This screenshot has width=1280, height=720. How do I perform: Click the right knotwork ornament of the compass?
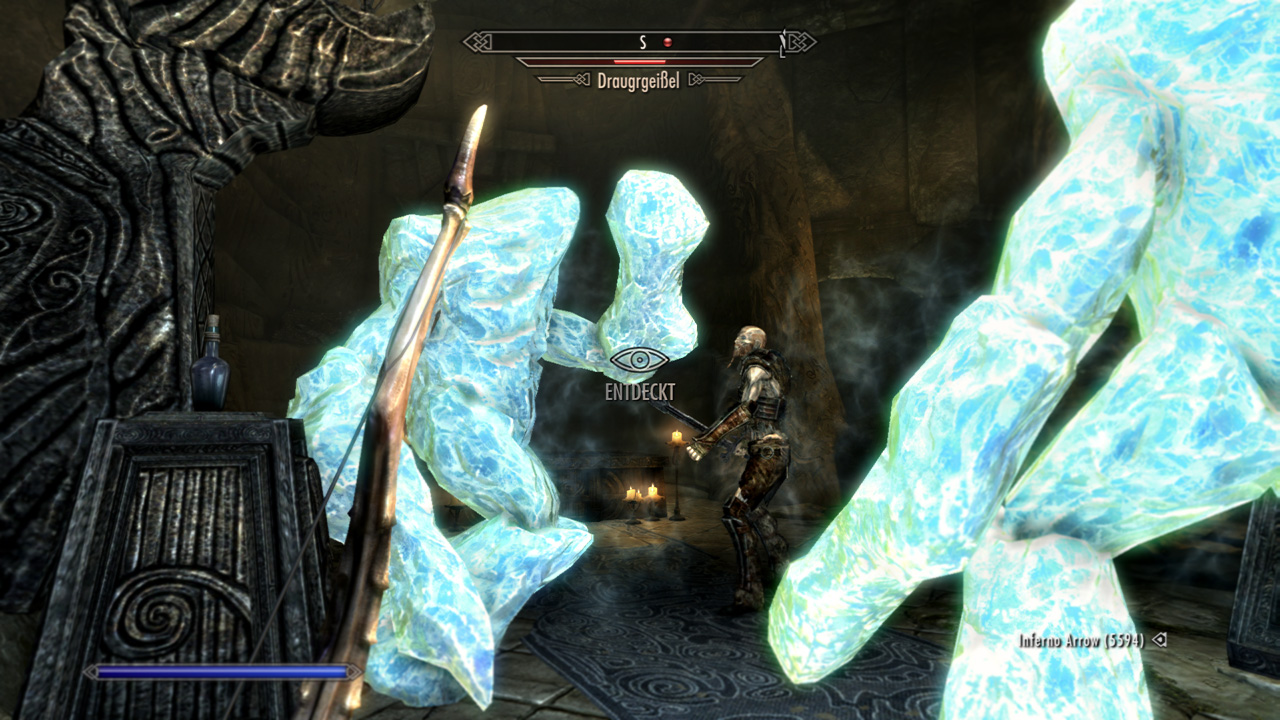click(800, 42)
